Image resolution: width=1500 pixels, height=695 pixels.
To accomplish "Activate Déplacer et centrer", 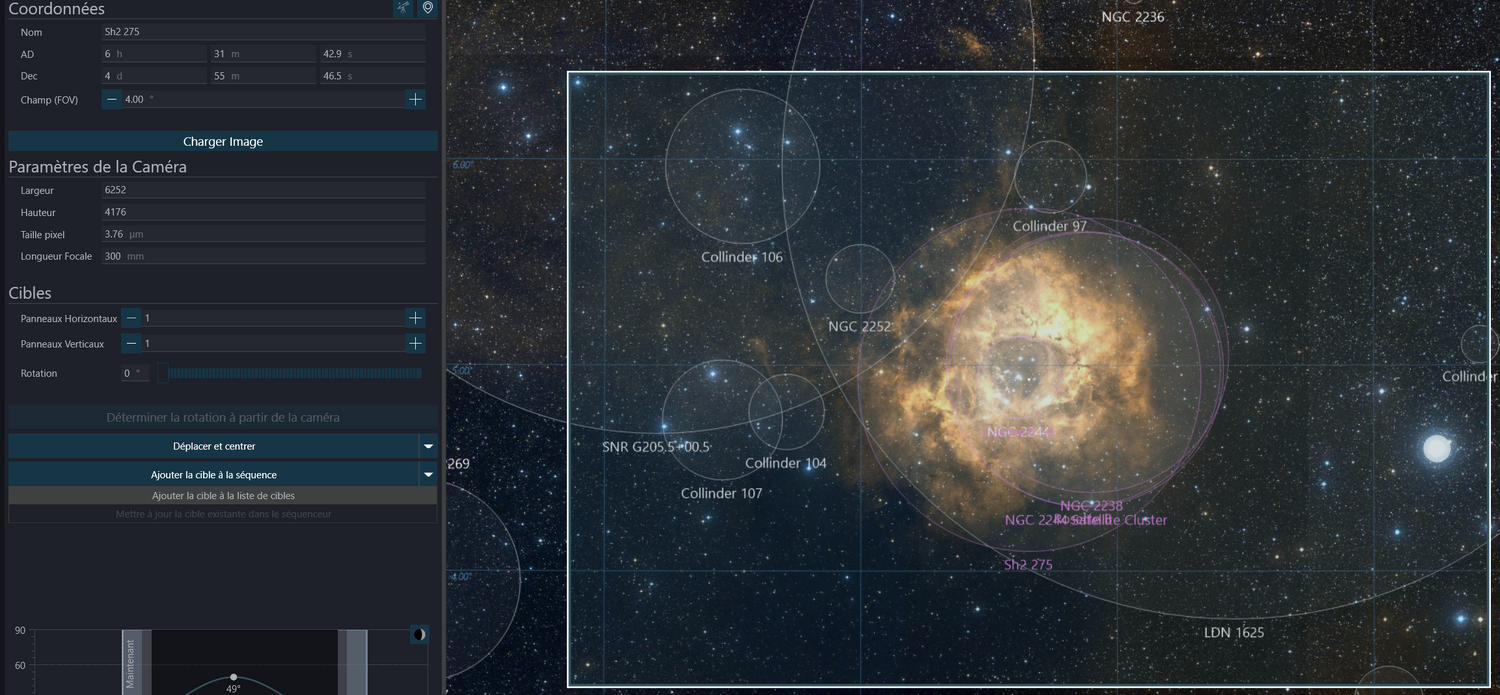I will 214,446.
